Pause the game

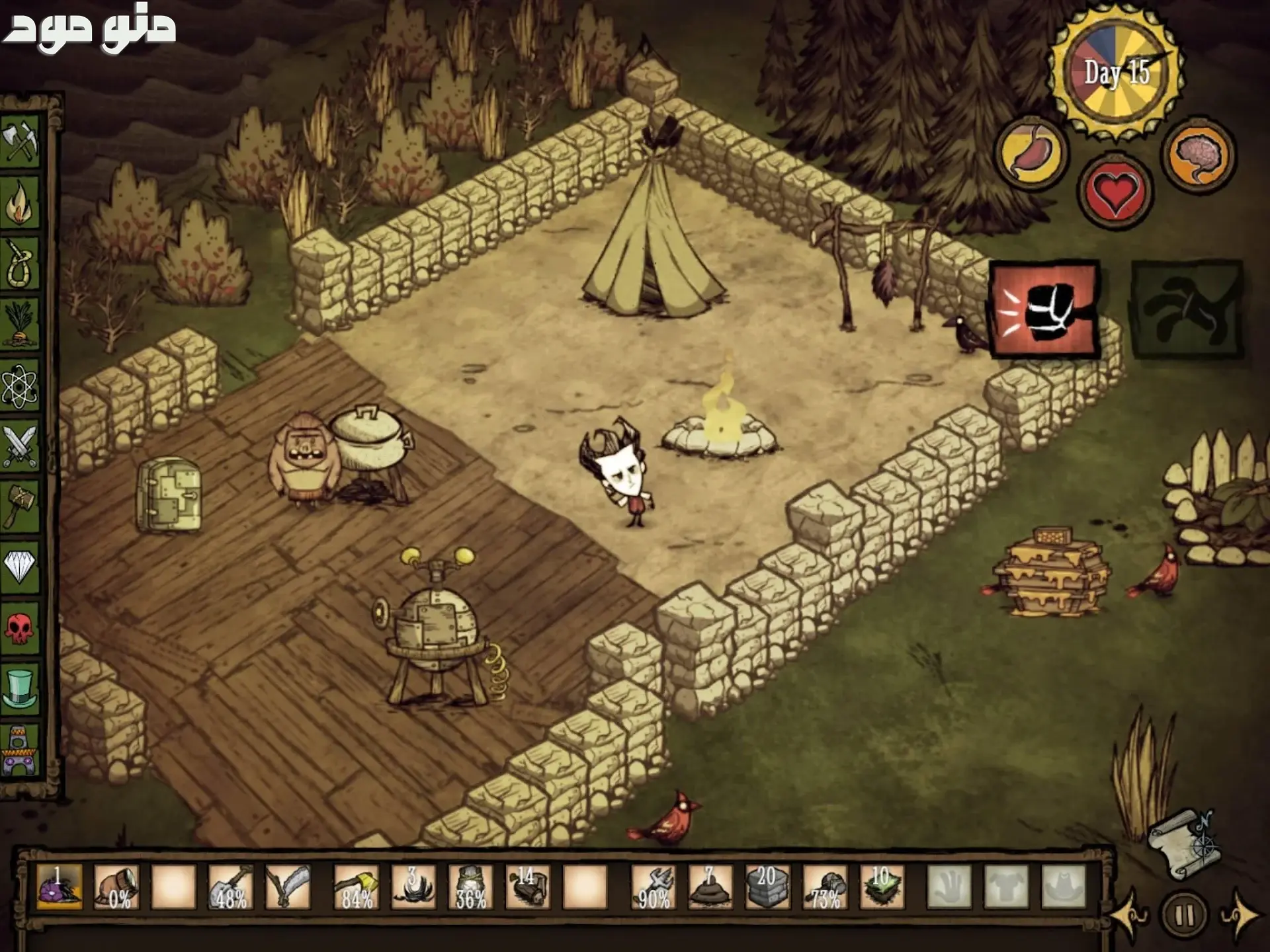point(1185,916)
